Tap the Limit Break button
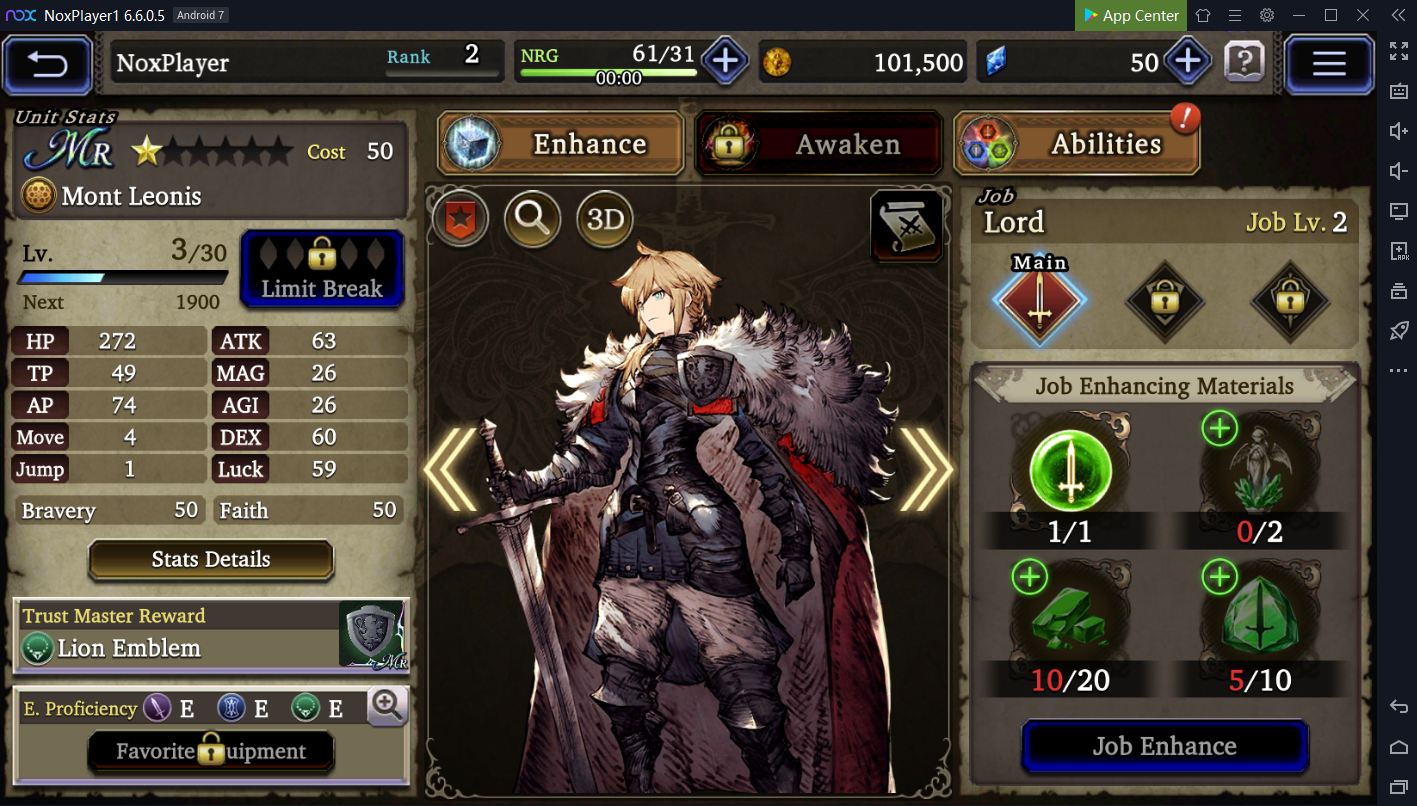 (322, 269)
